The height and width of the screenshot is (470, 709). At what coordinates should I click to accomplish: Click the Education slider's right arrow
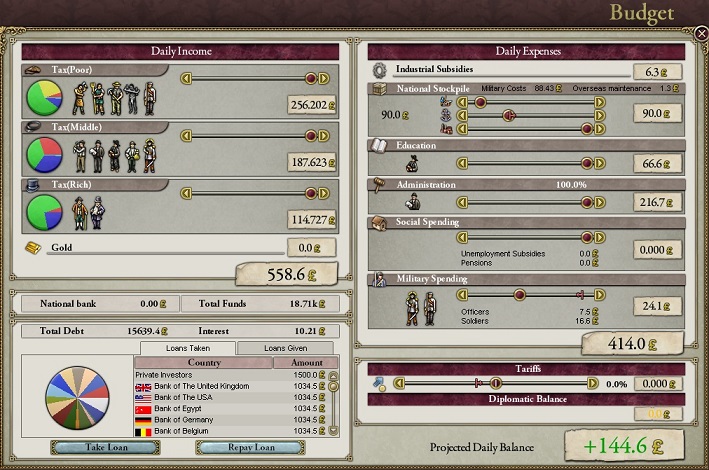[600, 163]
